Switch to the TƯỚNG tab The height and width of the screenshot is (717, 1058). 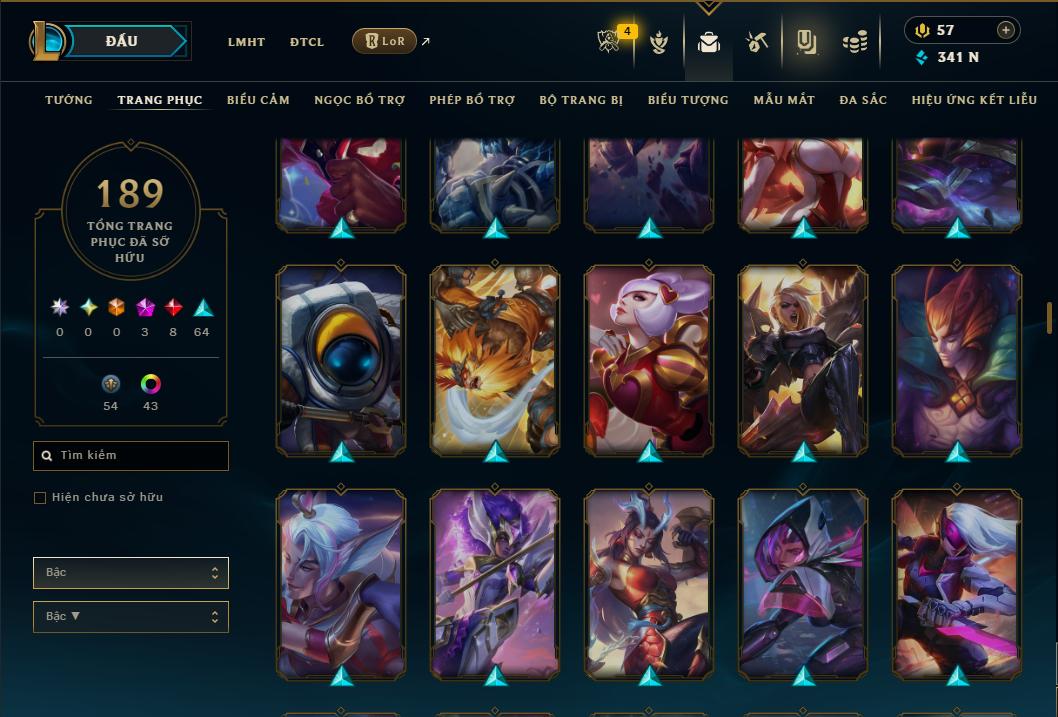click(x=69, y=100)
